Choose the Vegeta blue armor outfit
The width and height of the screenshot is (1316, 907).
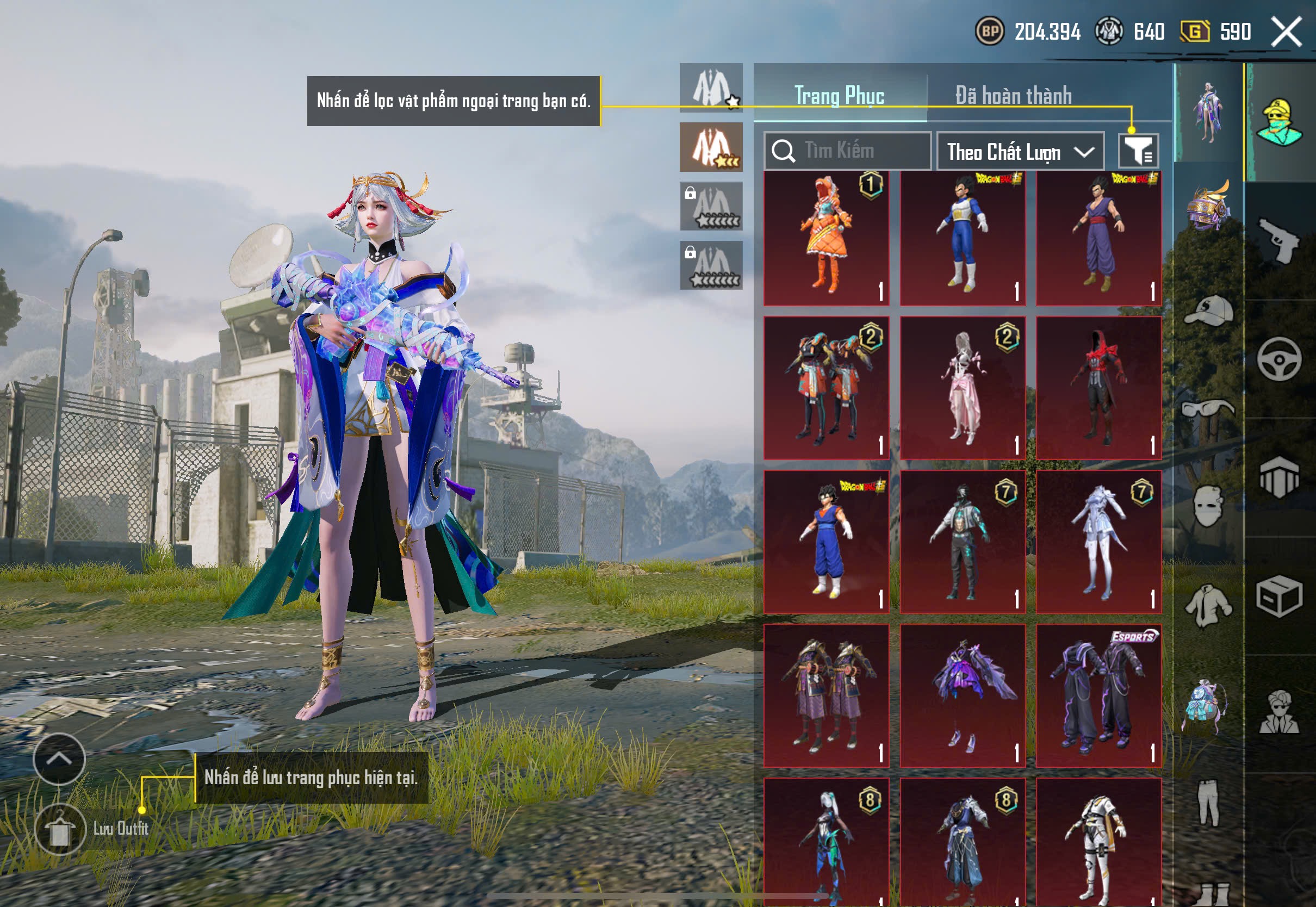click(963, 238)
